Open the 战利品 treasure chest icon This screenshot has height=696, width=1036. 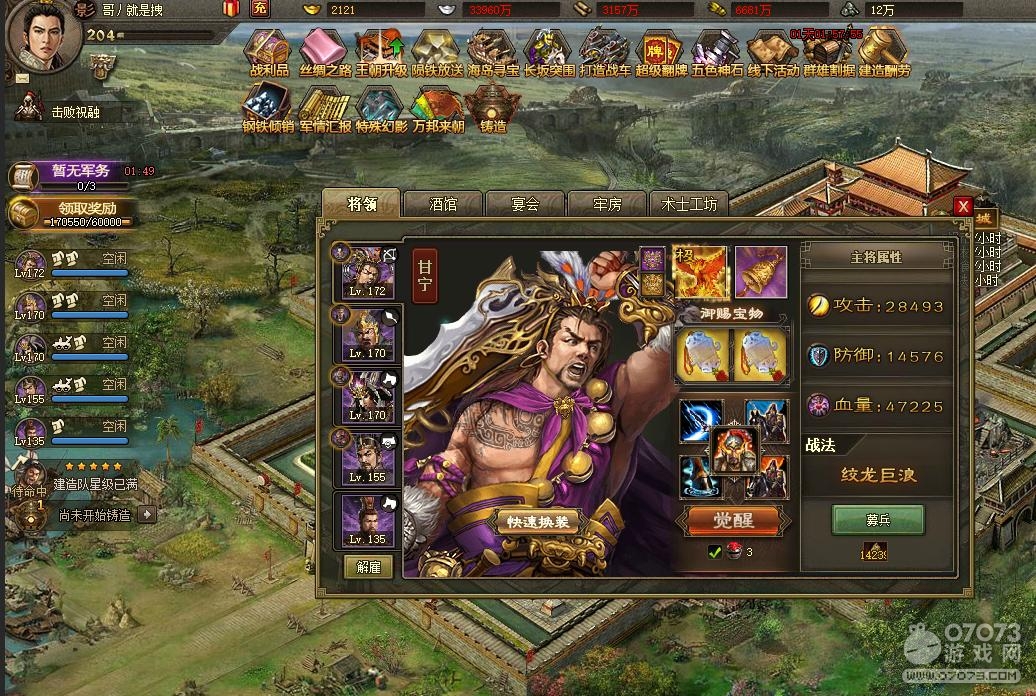pos(267,52)
